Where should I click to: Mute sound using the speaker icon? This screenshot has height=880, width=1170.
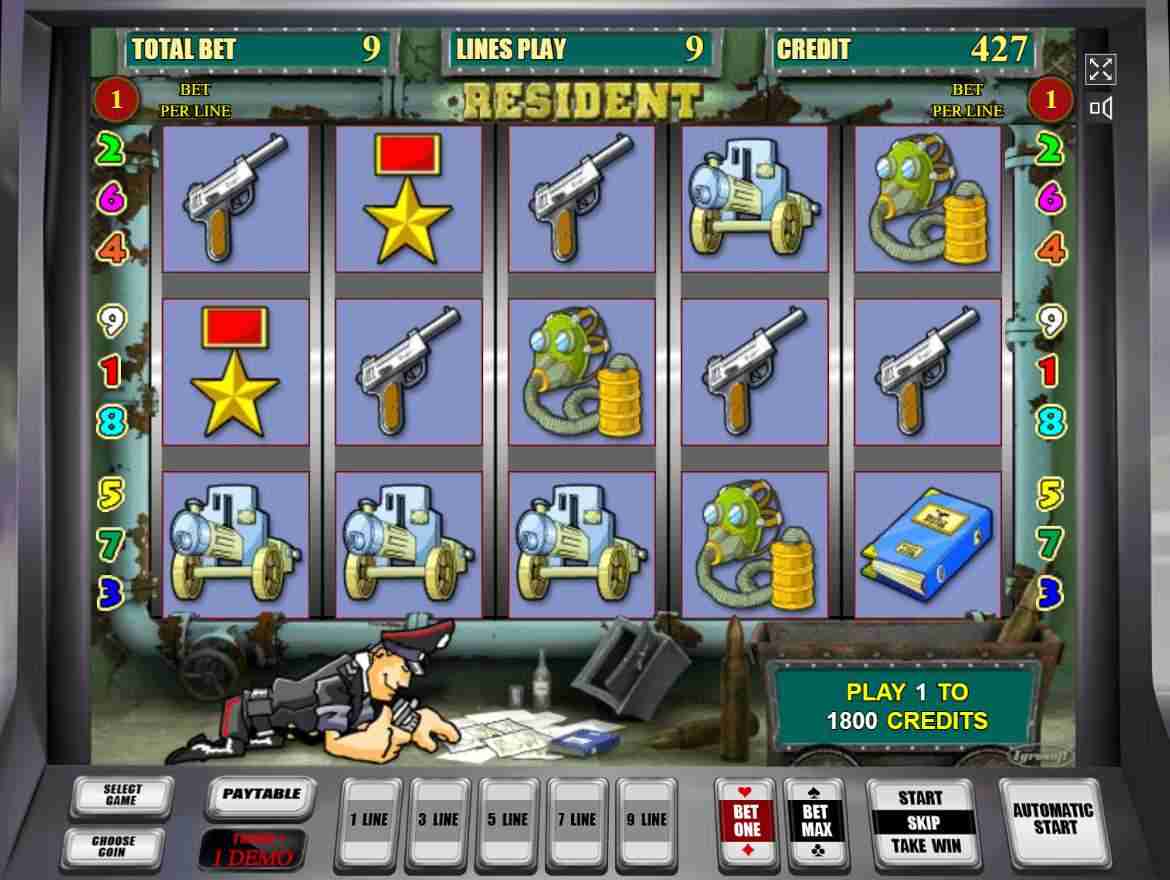point(1100,108)
